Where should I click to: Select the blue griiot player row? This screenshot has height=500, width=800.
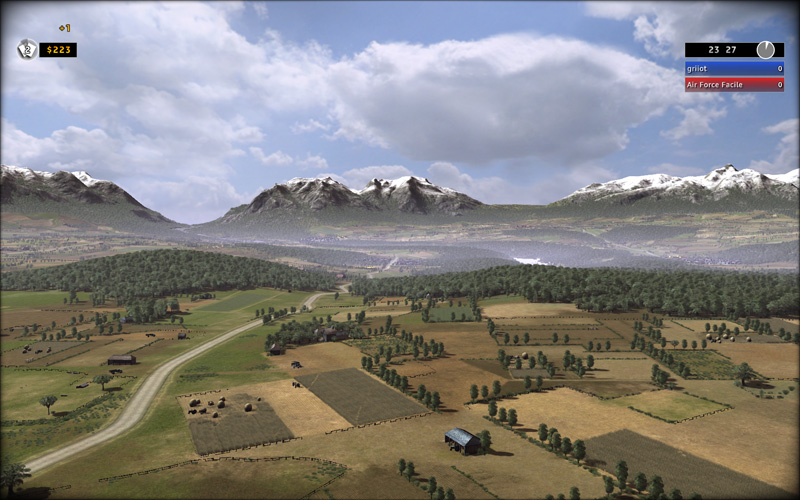point(733,69)
